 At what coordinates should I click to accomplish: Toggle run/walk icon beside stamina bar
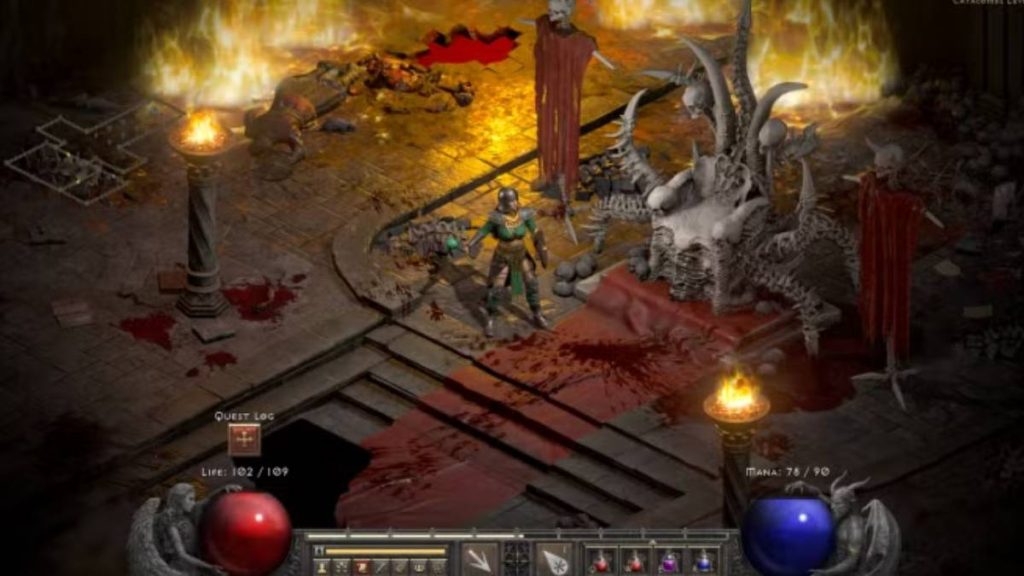[x=320, y=551]
